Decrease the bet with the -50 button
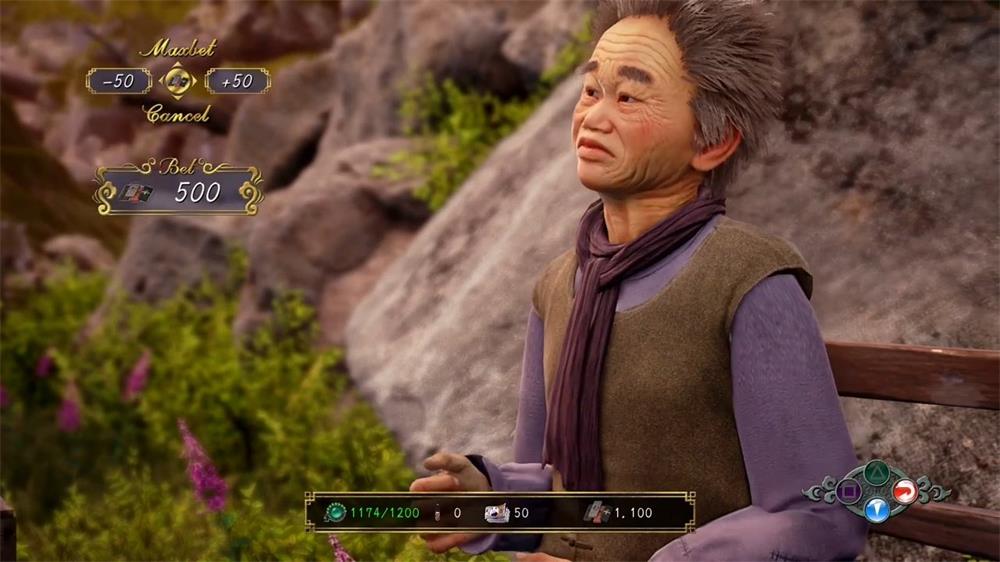 pyautogui.click(x=118, y=81)
